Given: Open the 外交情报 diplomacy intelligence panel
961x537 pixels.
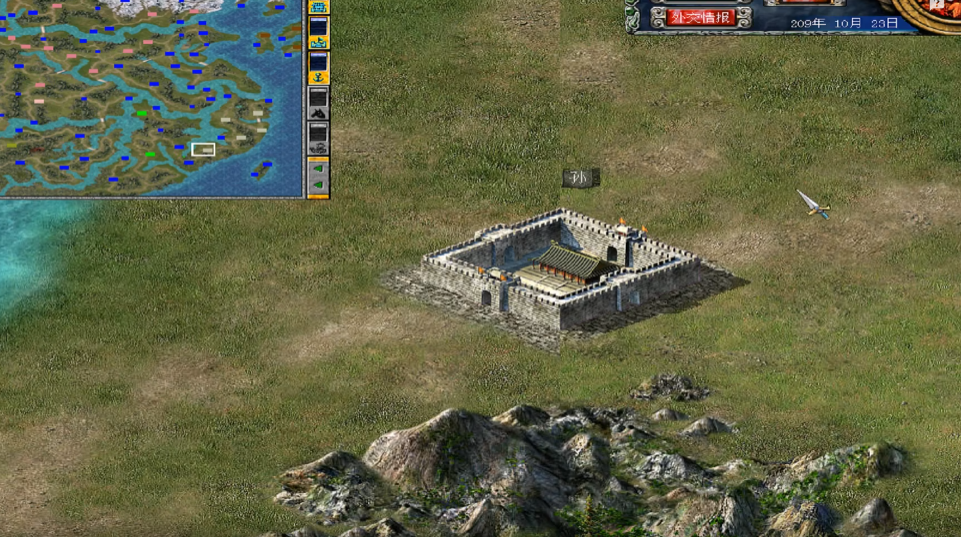Looking at the screenshot, I should pyautogui.click(x=701, y=17).
